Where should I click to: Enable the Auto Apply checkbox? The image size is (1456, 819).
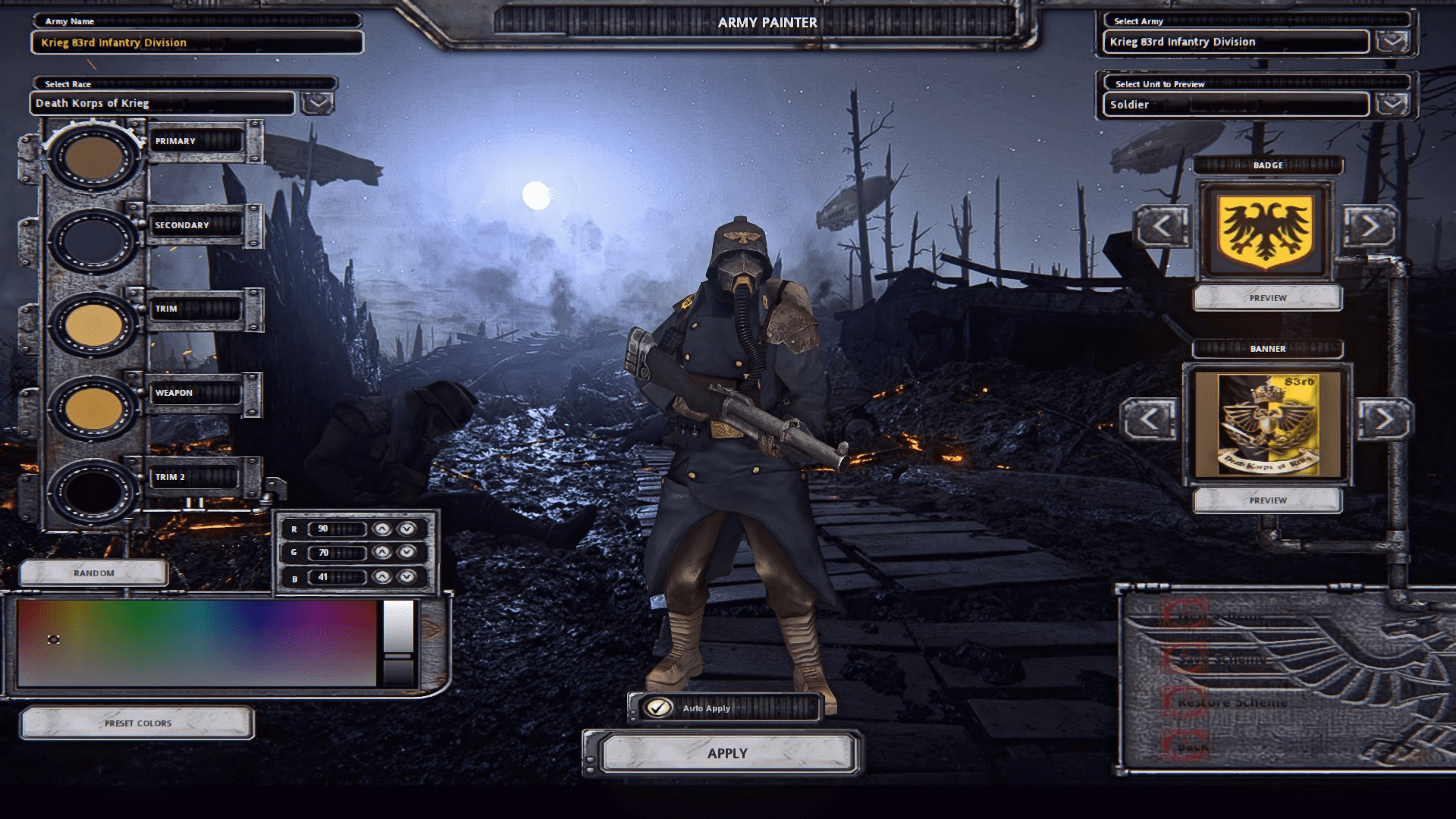(657, 708)
